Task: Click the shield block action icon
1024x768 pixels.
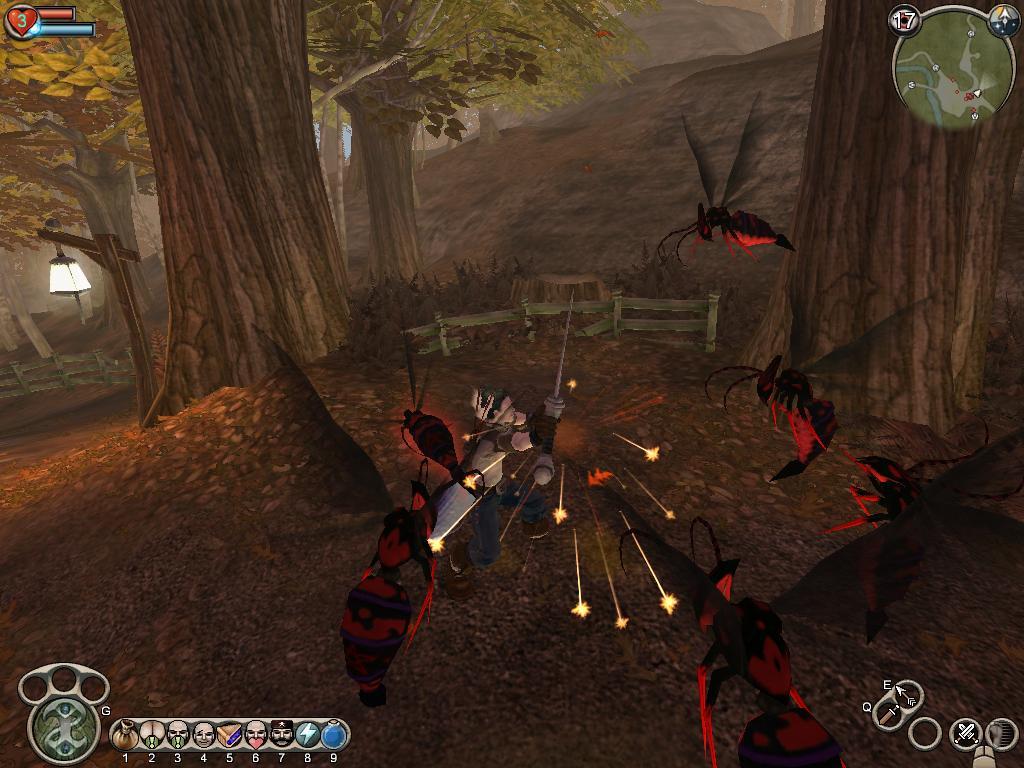Action: (x=1000, y=733)
